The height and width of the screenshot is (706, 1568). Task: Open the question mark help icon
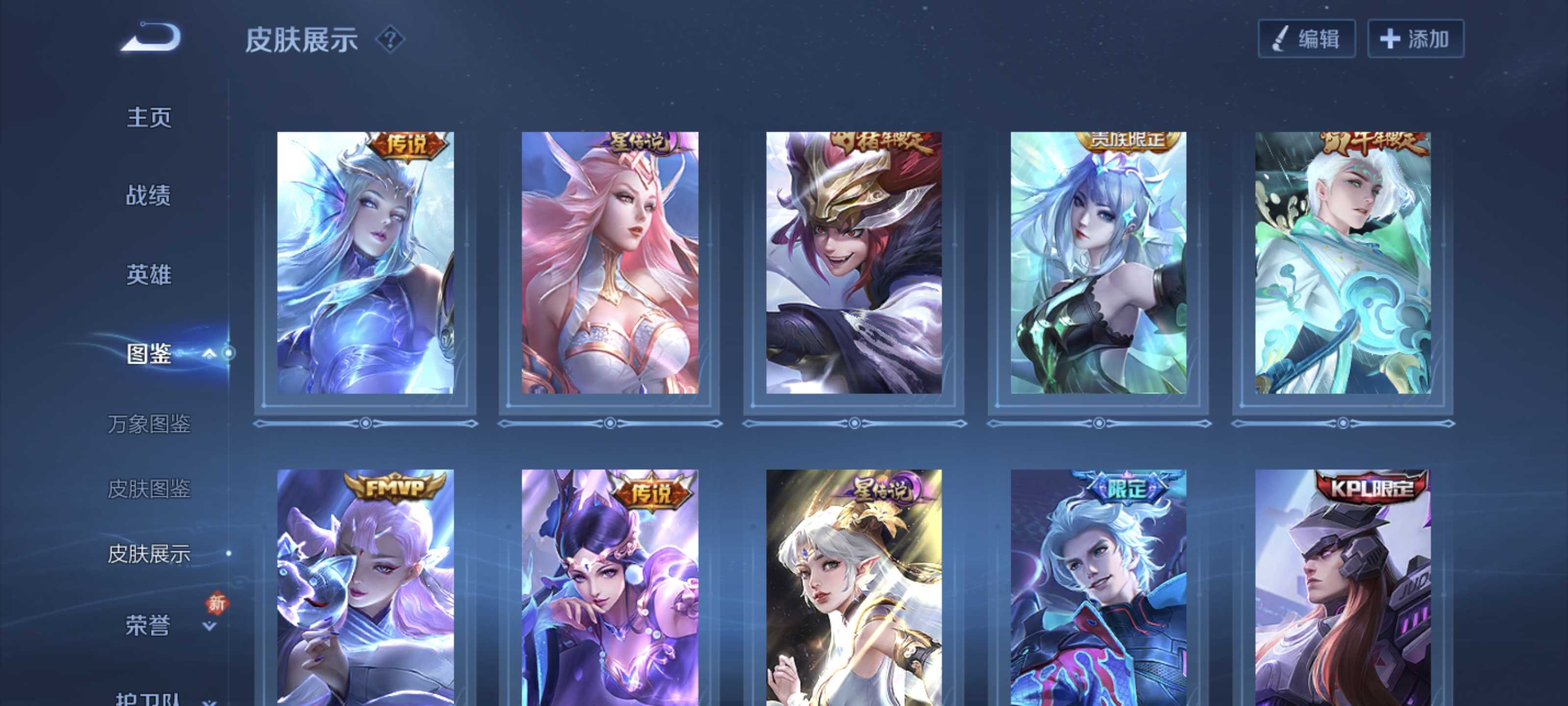coord(390,40)
